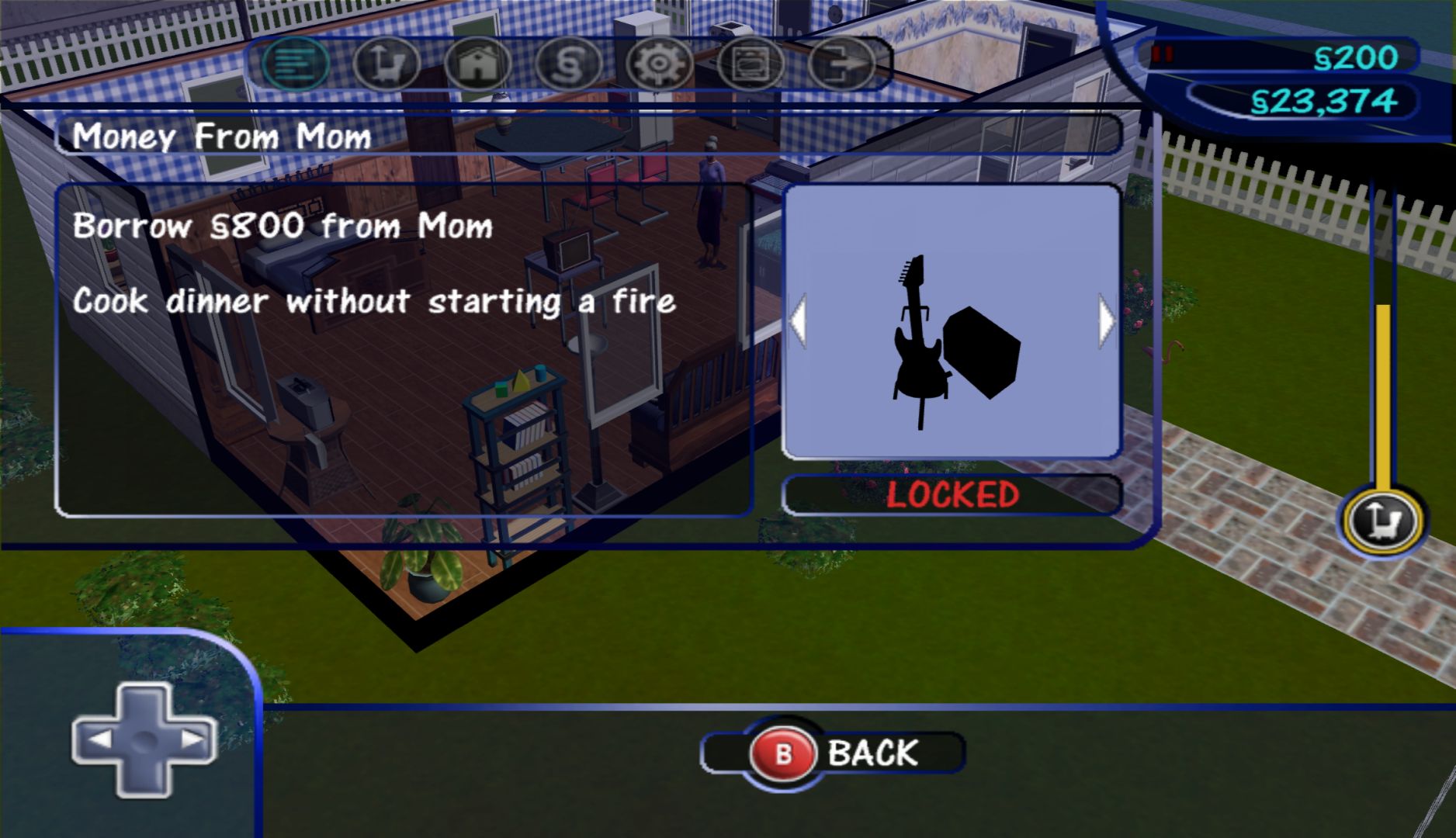Select the goals list icon in the toolbar

tap(296, 64)
